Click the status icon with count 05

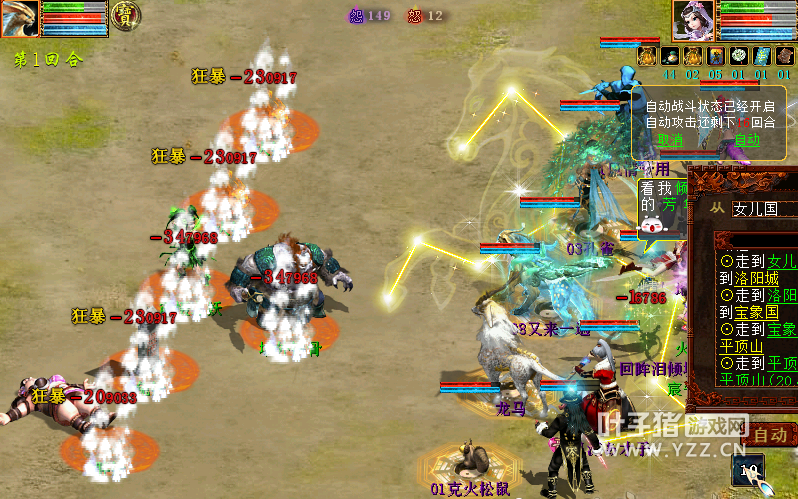[x=692, y=56]
